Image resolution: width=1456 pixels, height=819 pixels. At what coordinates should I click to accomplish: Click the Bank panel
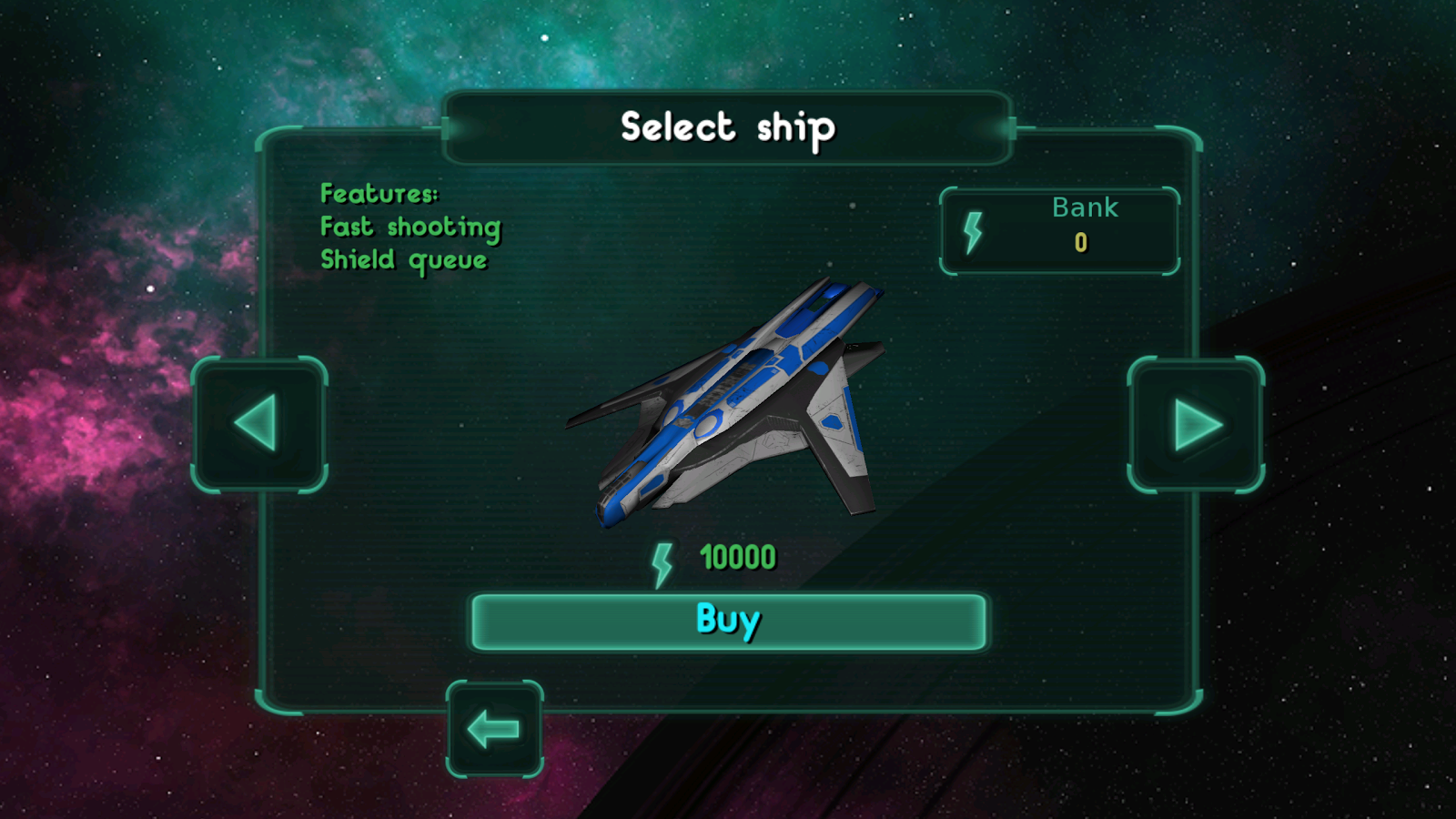1060,230
